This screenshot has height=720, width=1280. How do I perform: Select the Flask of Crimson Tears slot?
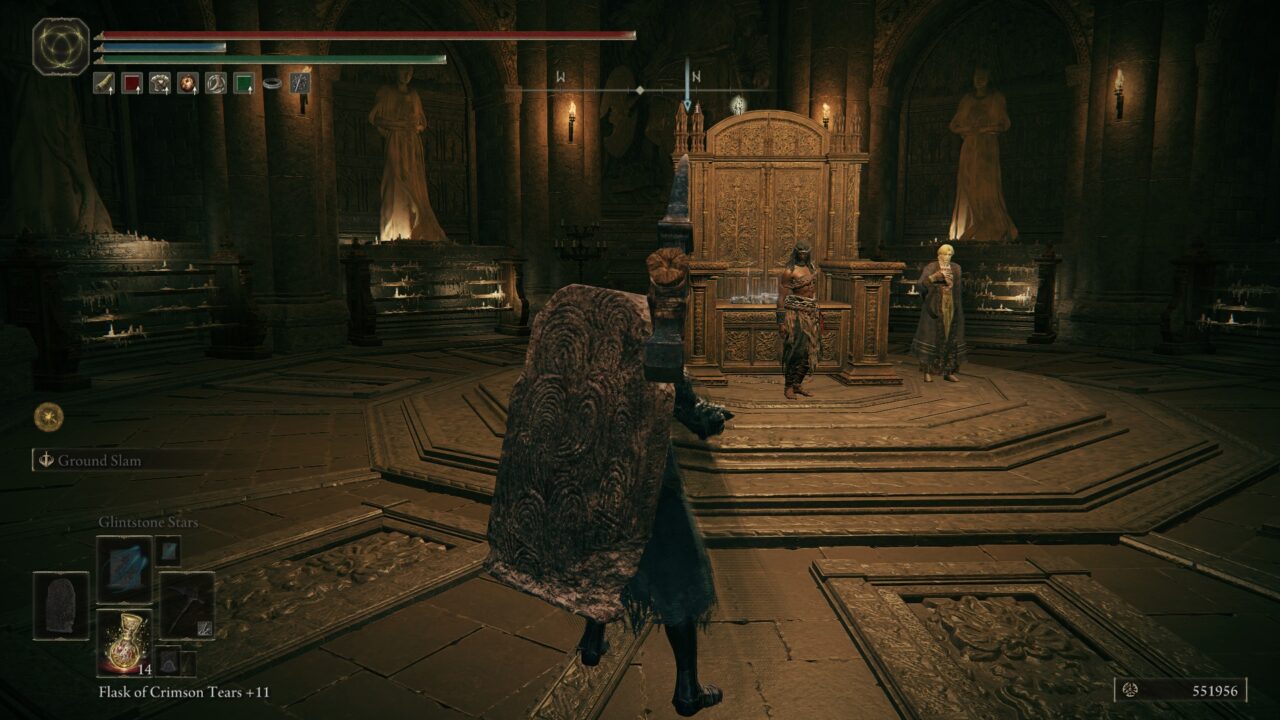coord(125,640)
